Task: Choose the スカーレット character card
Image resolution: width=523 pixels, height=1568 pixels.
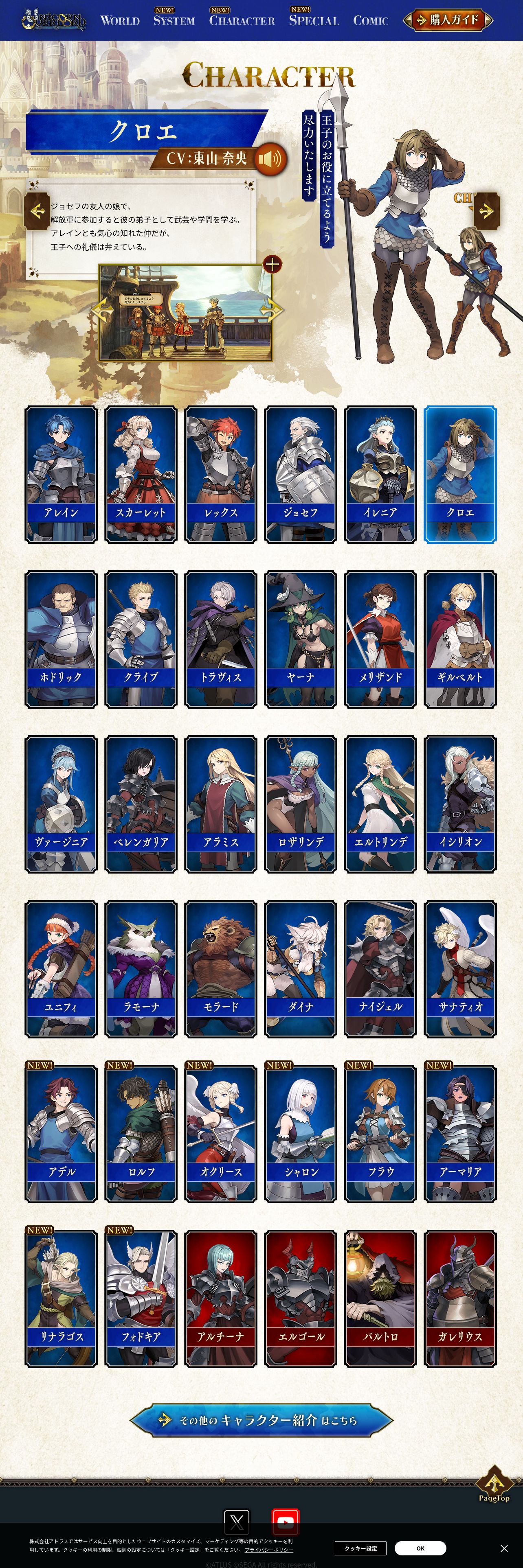Action: (141, 474)
